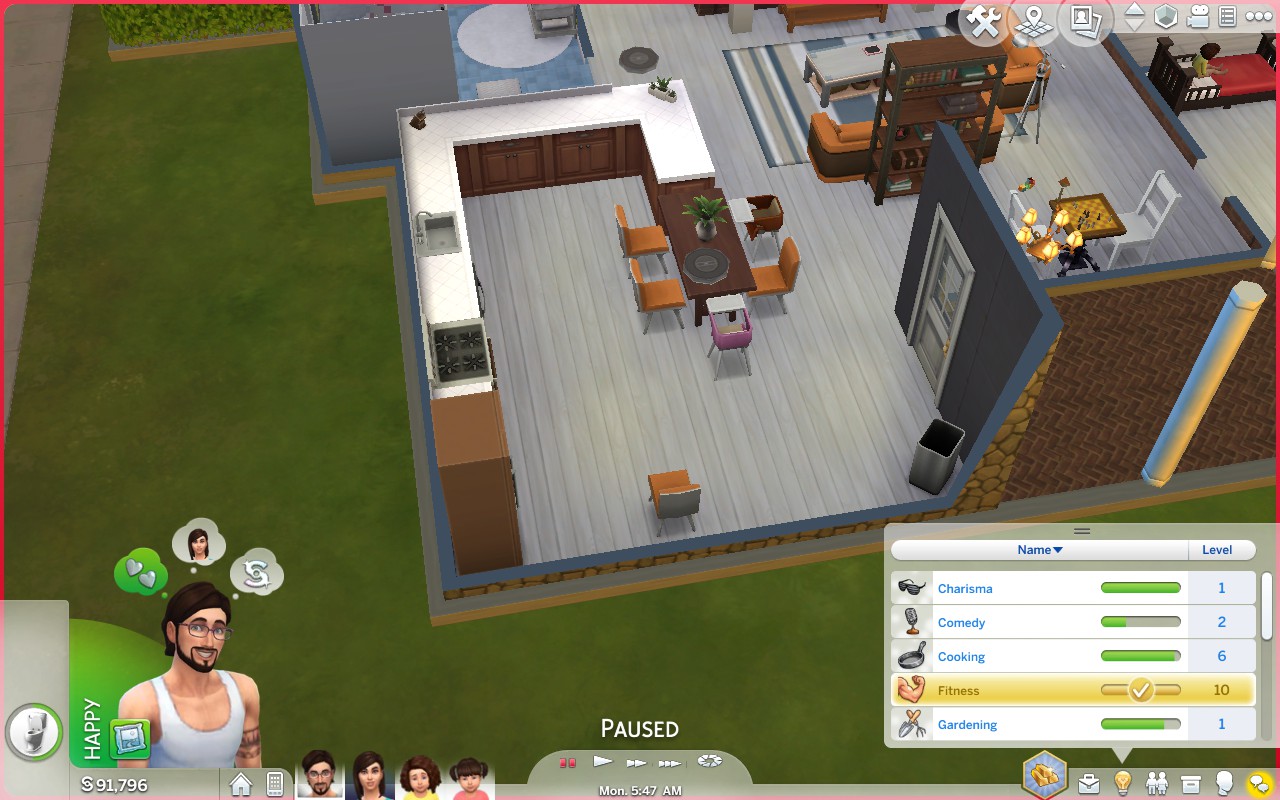
Task: View notifications via the speech bubbles icon
Action: 1256,781
